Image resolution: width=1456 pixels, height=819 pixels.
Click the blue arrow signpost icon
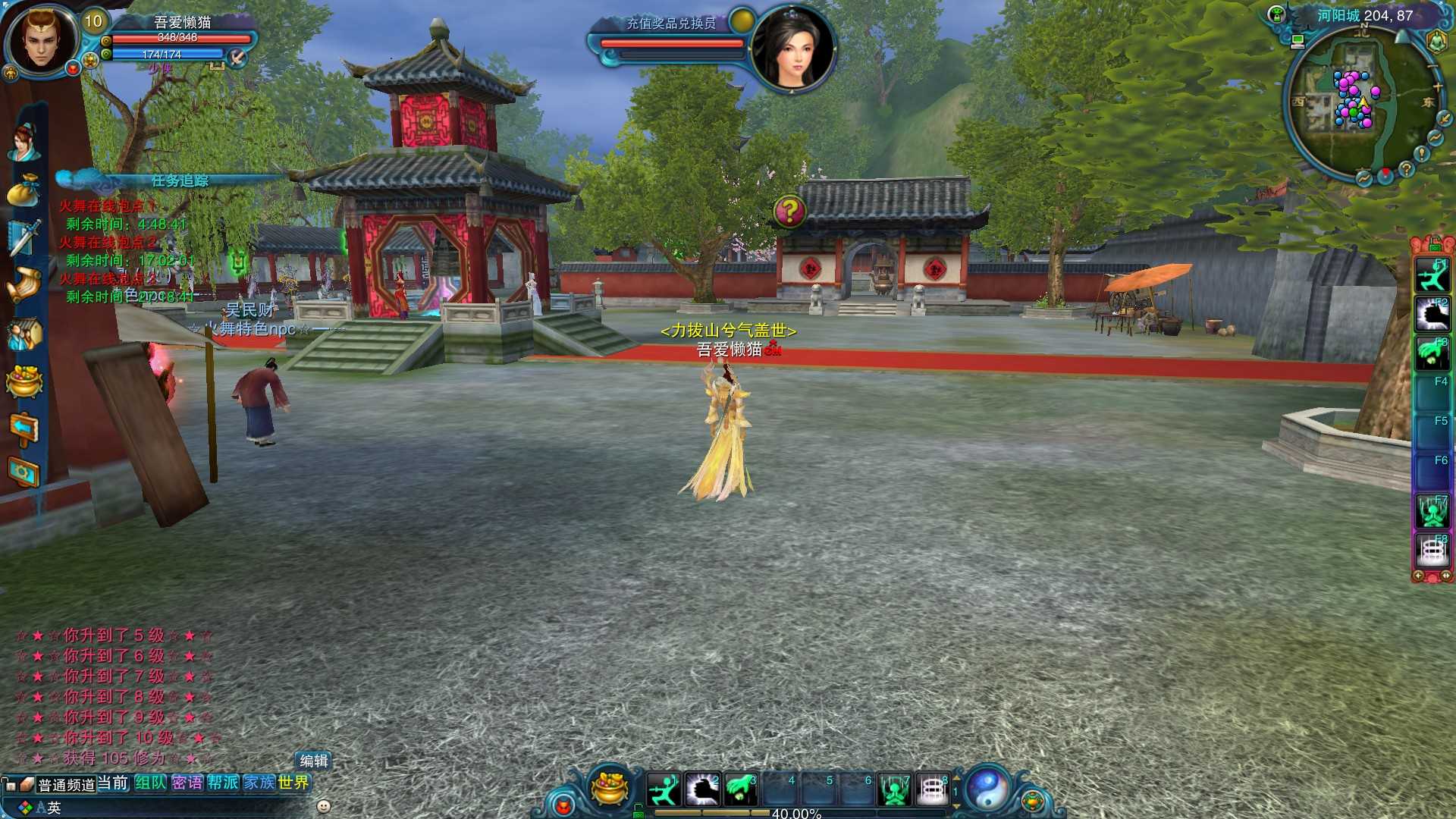pyautogui.click(x=24, y=428)
